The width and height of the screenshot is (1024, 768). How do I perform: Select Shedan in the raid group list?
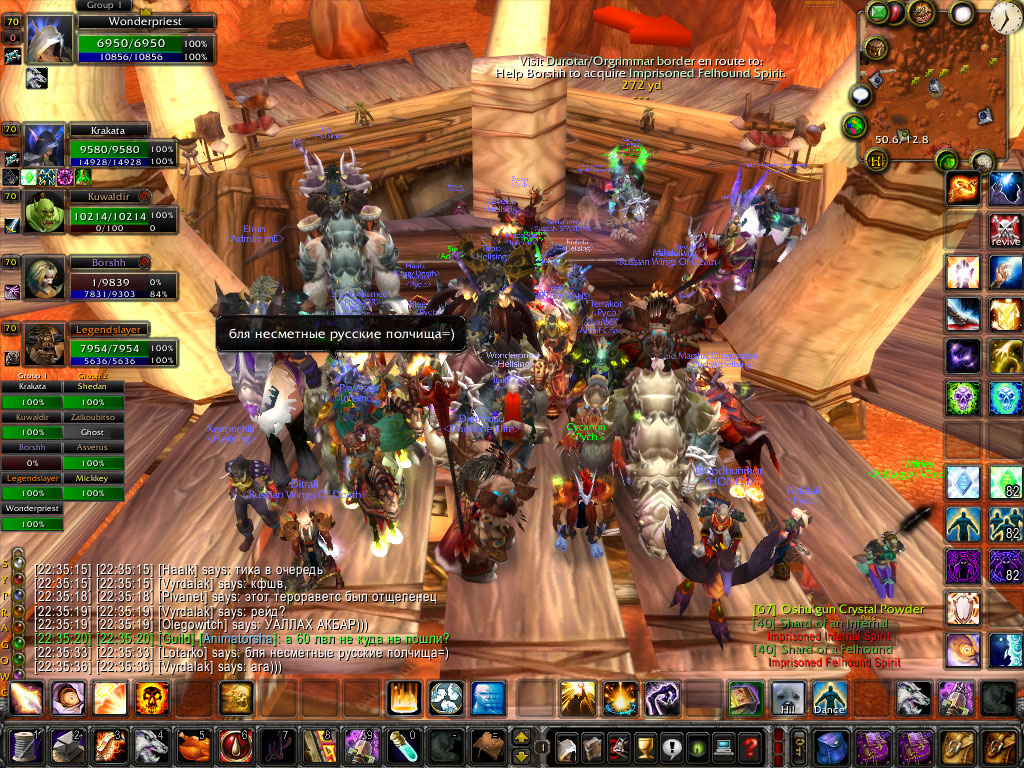(93, 387)
